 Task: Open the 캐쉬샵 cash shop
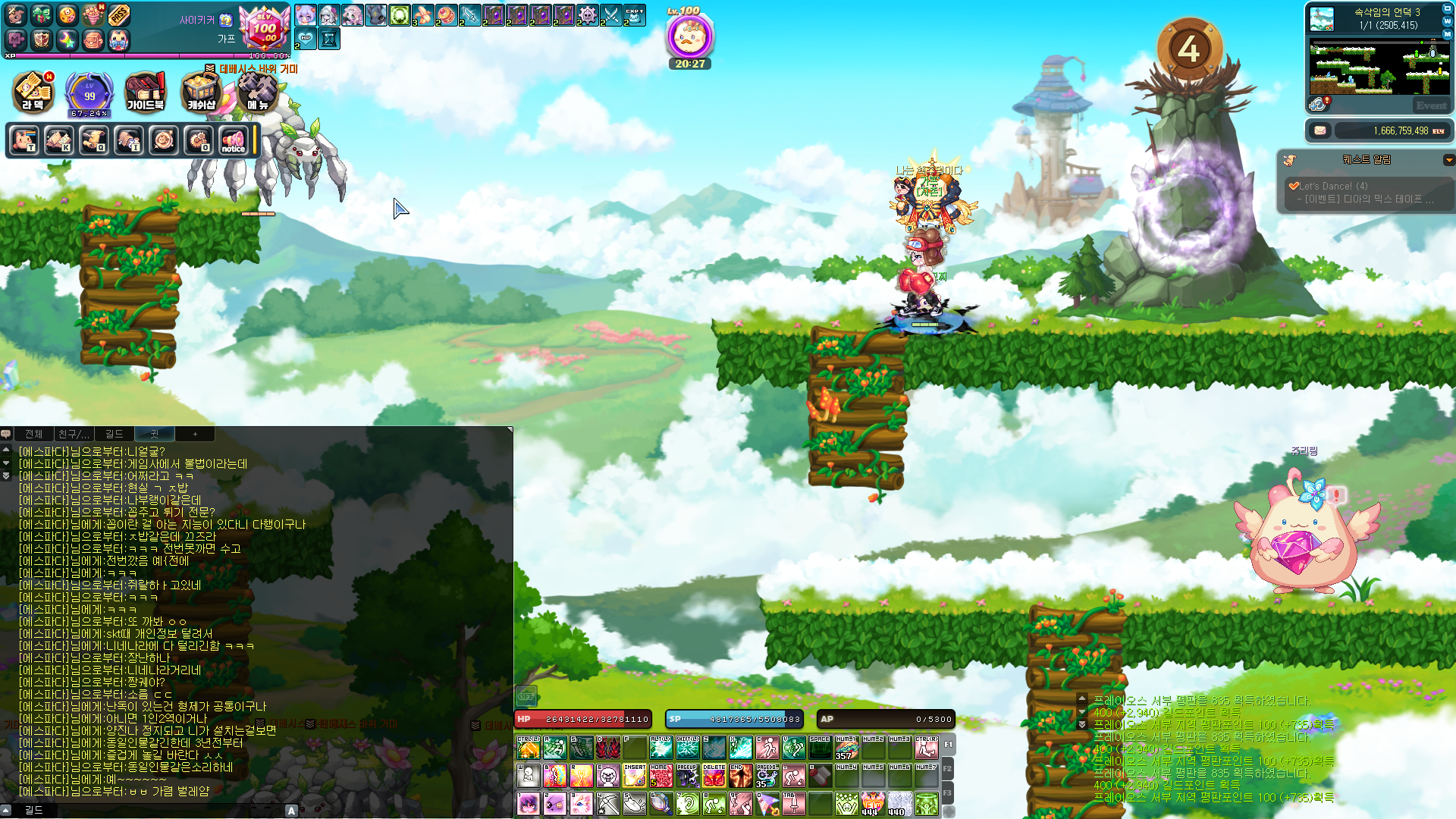[x=201, y=93]
